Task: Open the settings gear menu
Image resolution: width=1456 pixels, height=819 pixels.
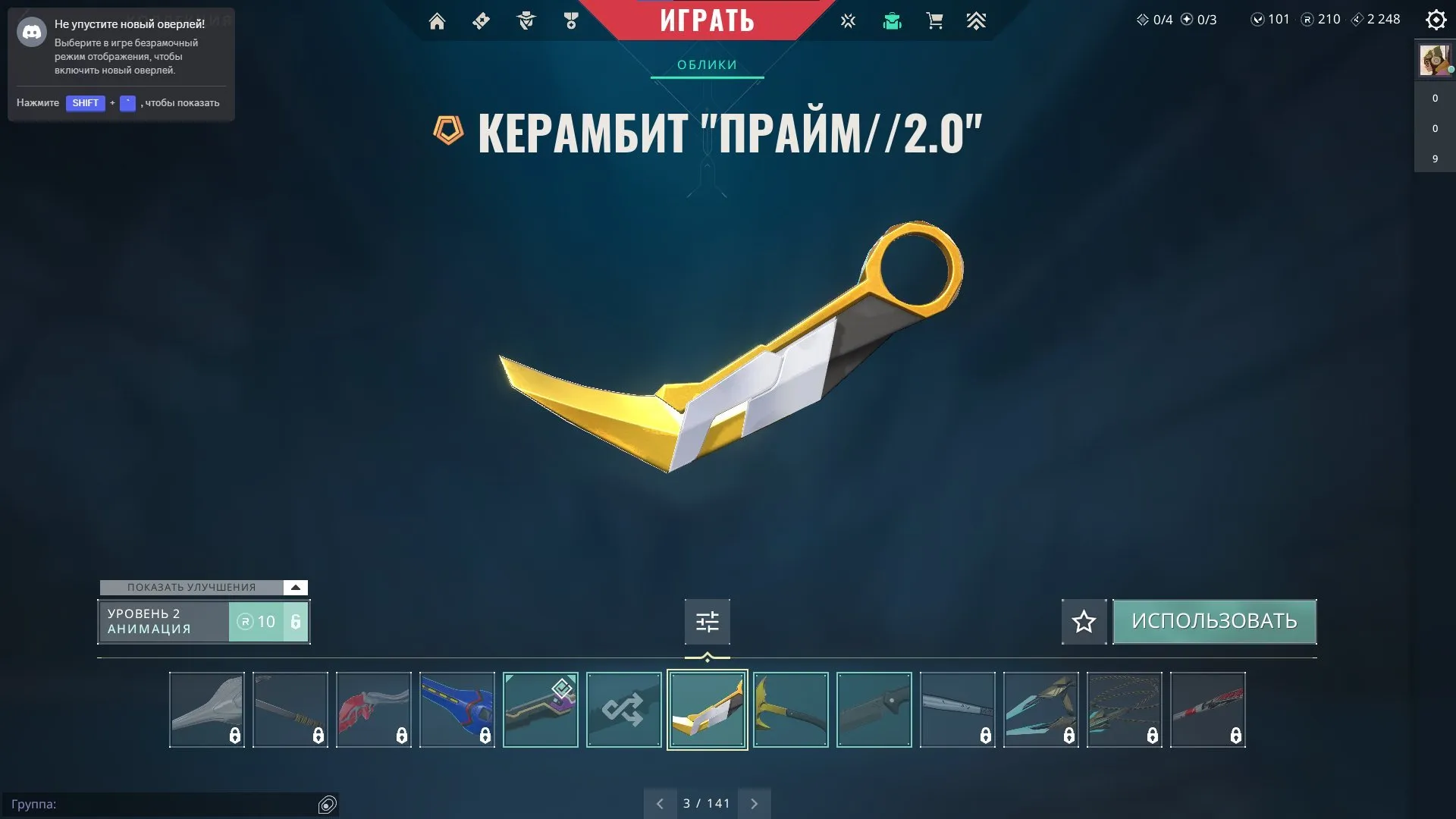Action: click(1436, 20)
